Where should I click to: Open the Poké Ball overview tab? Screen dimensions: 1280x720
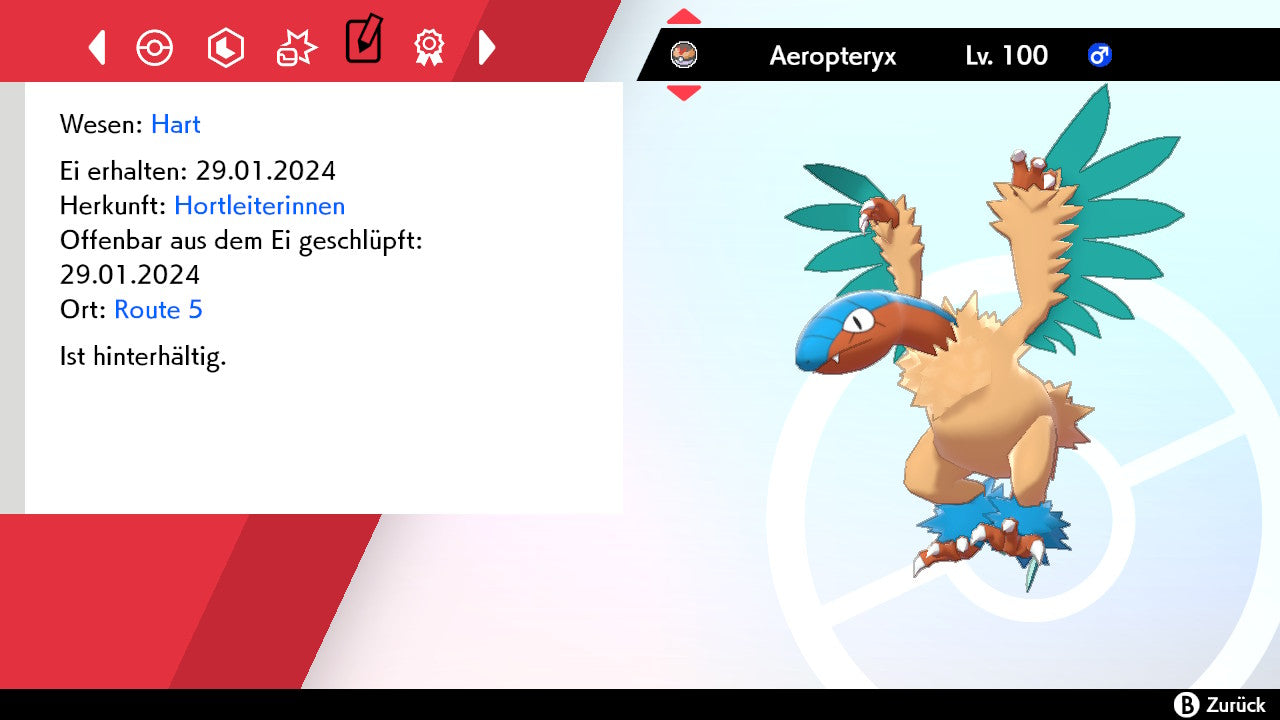[x=155, y=47]
